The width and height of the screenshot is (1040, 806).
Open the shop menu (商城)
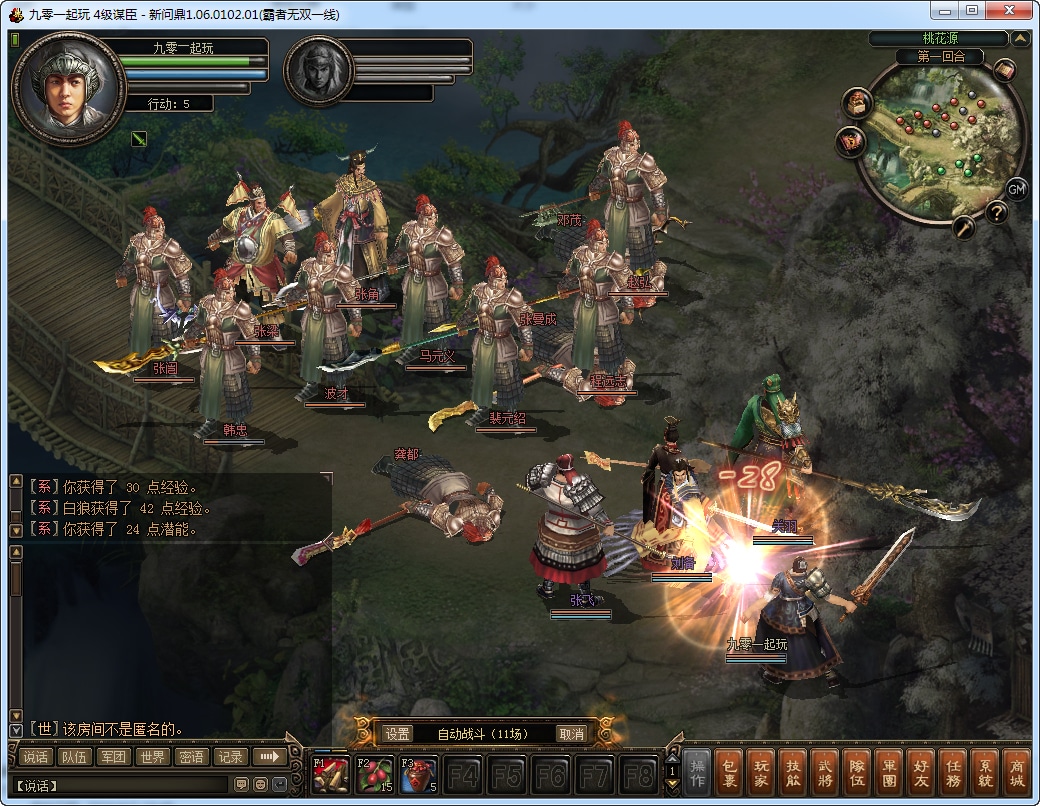pyautogui.click(x=1017, y=773)
